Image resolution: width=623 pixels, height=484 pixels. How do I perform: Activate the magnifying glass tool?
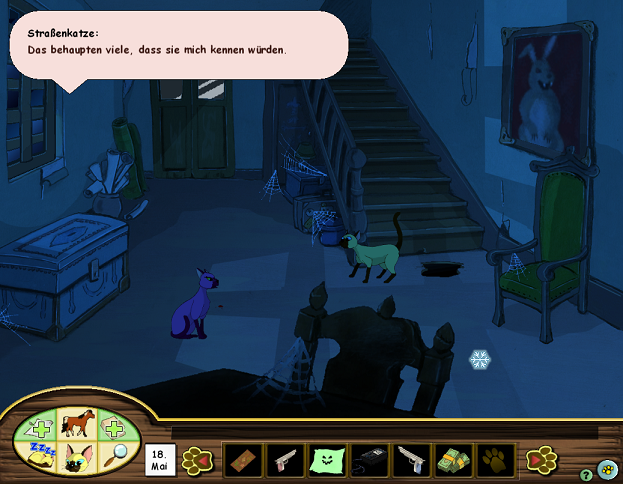[116, 452]
